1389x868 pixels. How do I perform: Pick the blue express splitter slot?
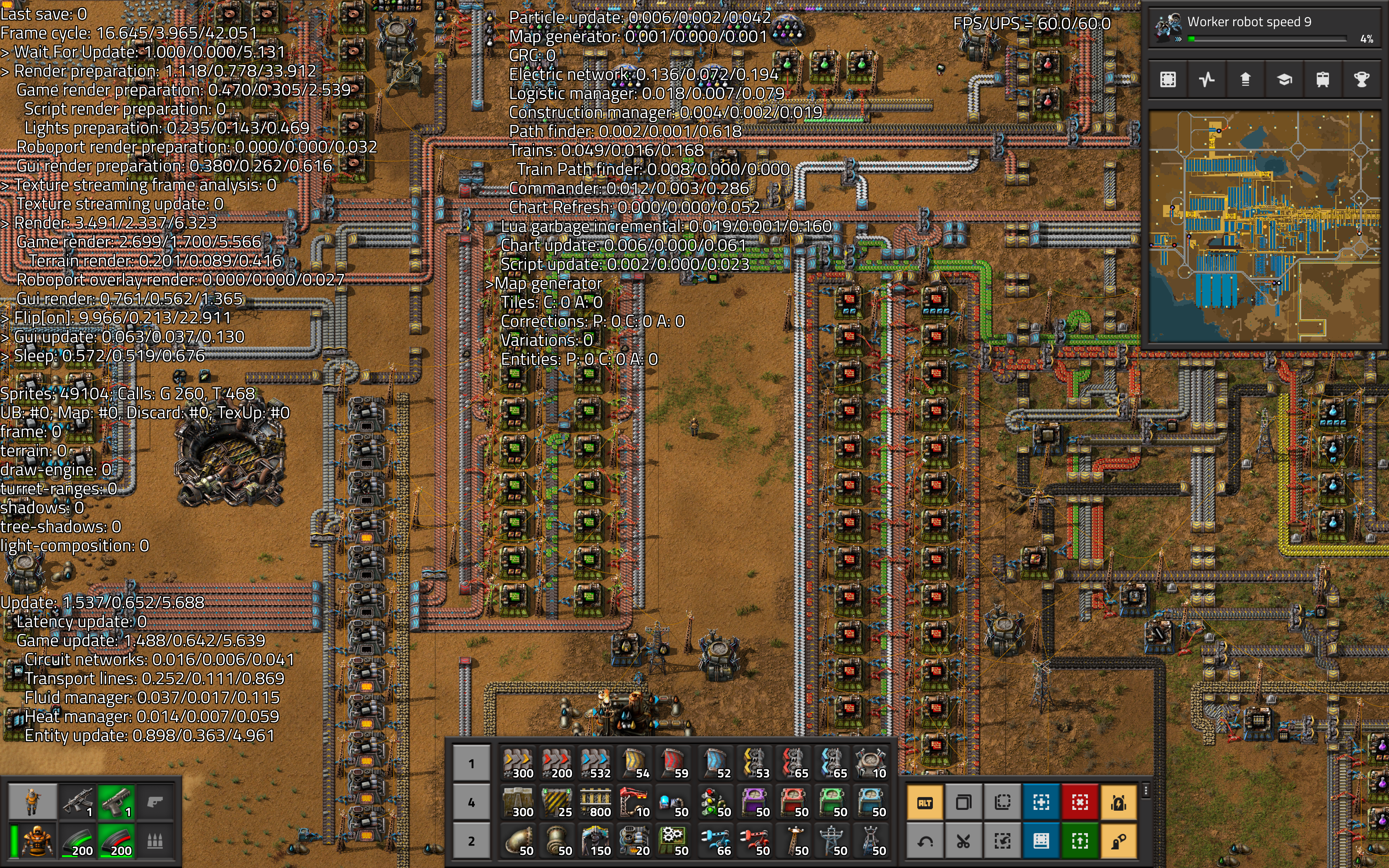(832, 763)
